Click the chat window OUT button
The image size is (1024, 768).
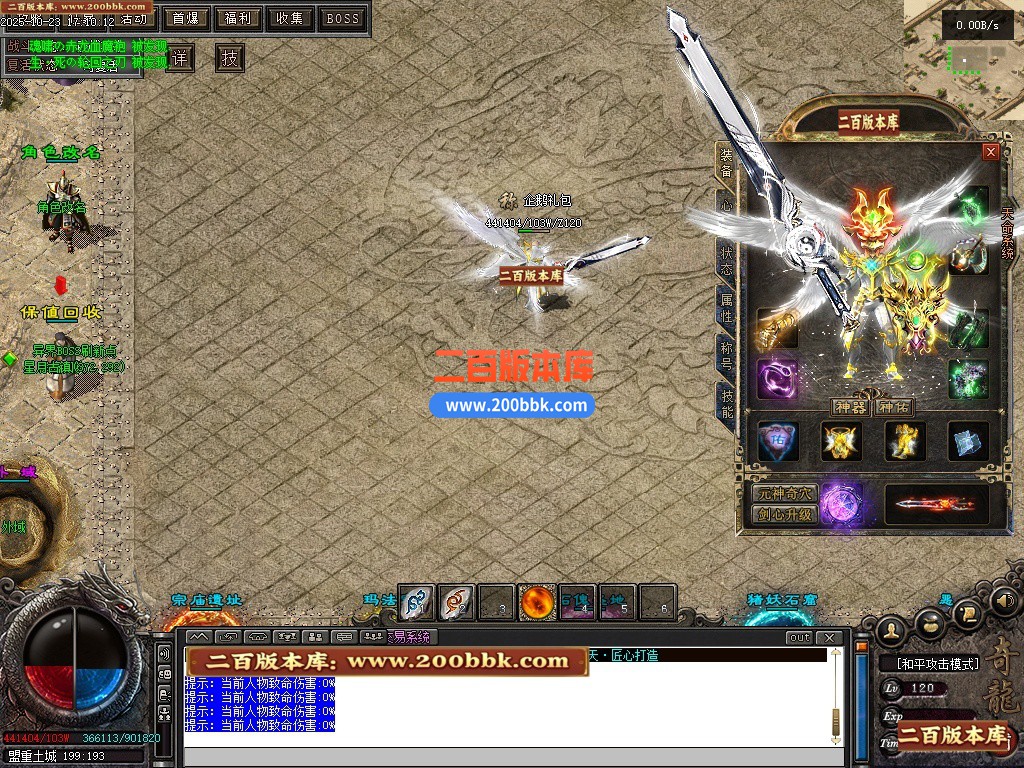pyautogui.click(x=799, y=637)
